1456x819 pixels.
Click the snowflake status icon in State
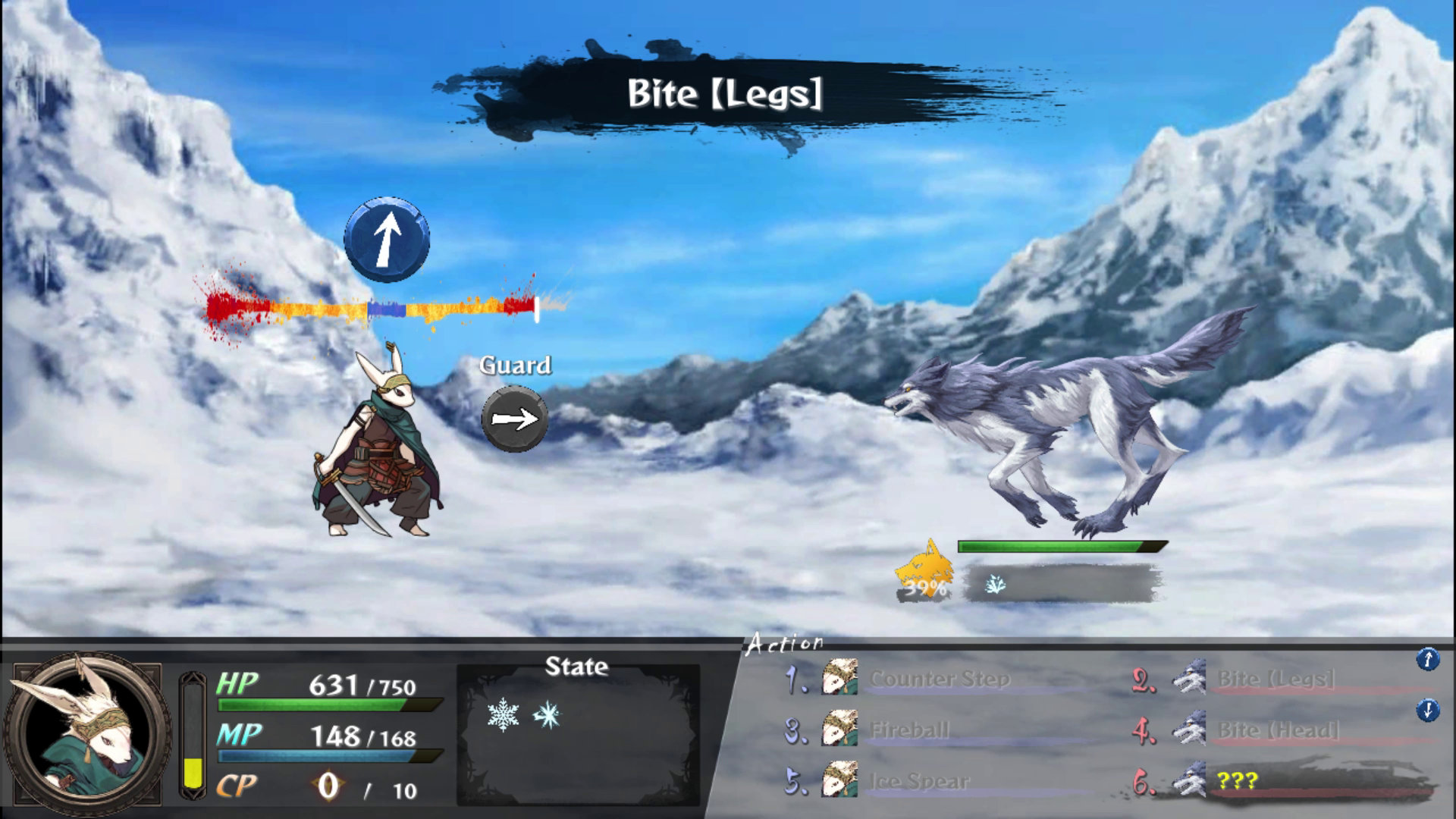503,715
